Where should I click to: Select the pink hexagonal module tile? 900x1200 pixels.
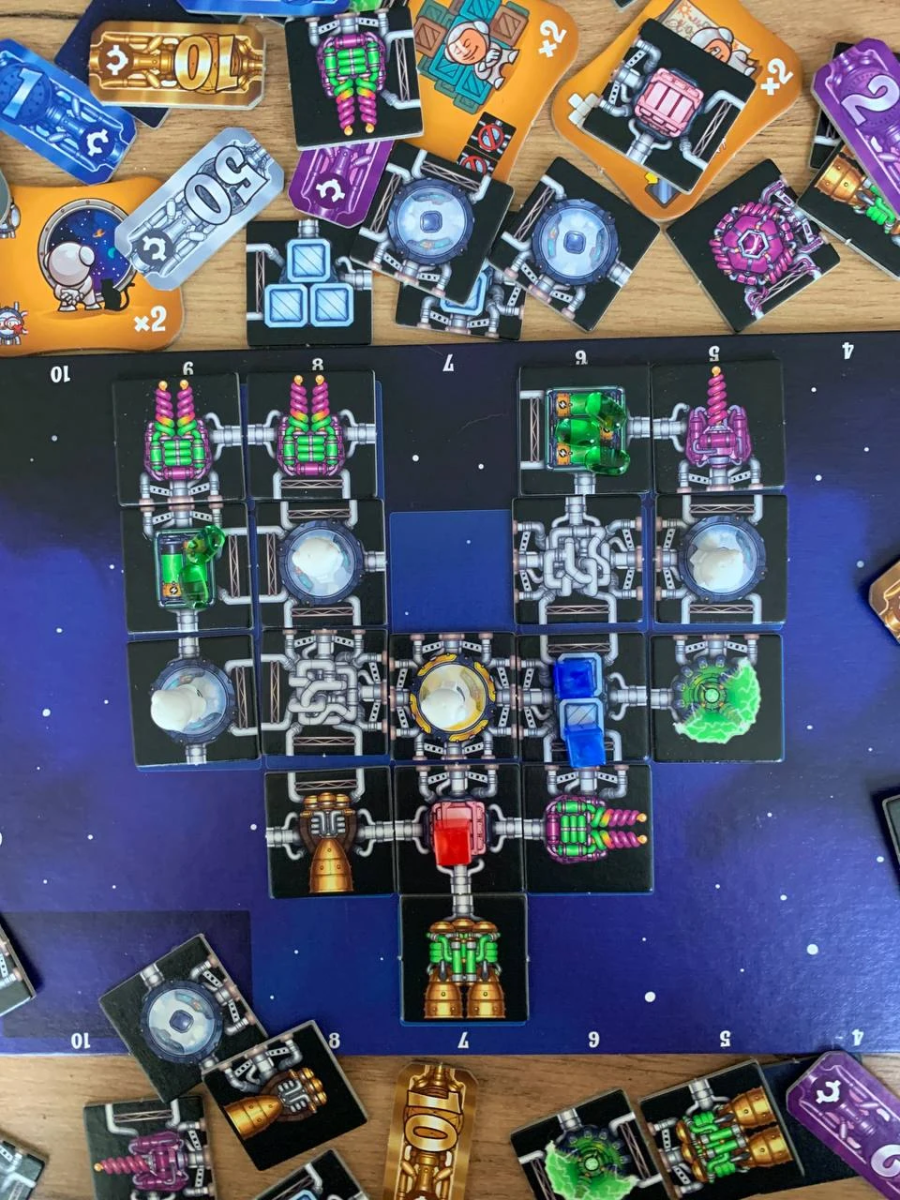[x=753, y=243]
